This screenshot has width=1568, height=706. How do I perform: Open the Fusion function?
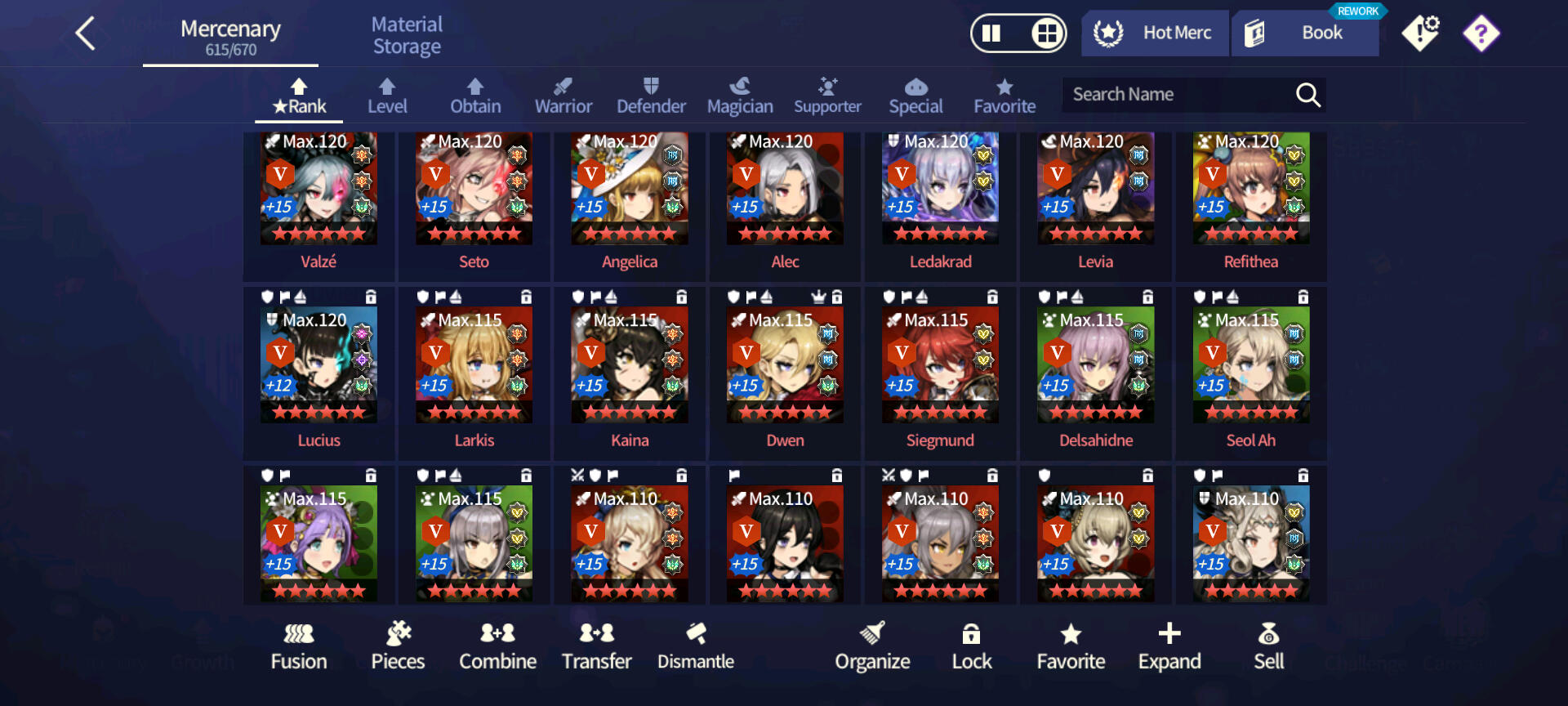[299, 646]
